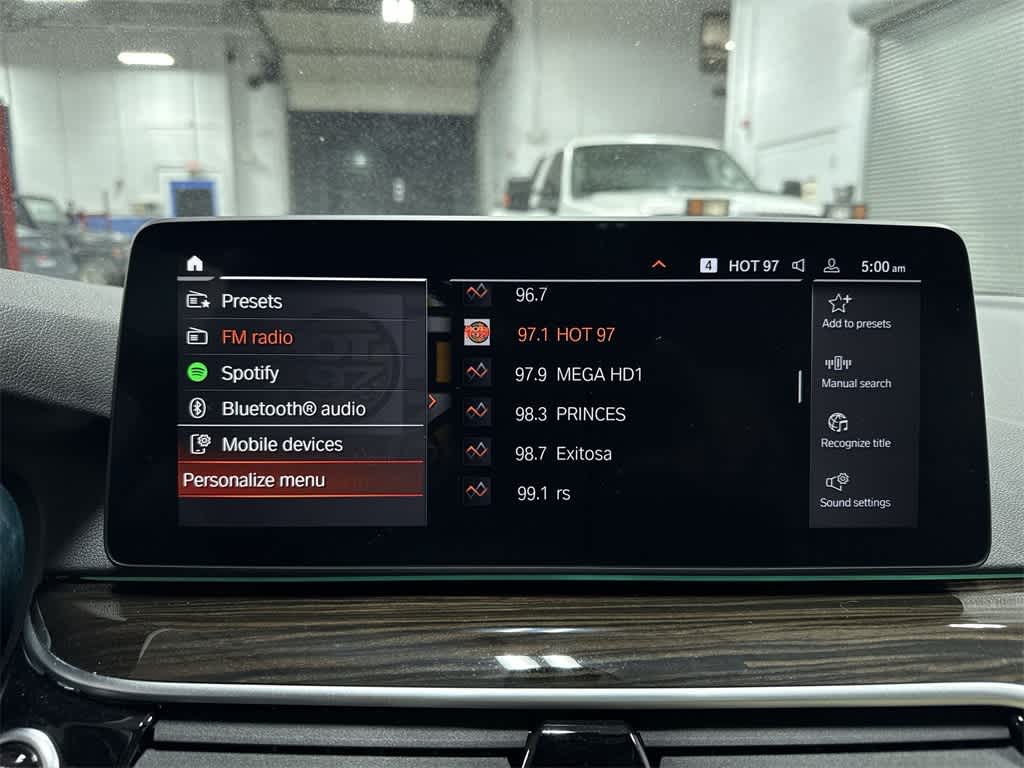The image size is (1024, 768).
Task: Click the station list scrollbar
Action: [800, 386]
